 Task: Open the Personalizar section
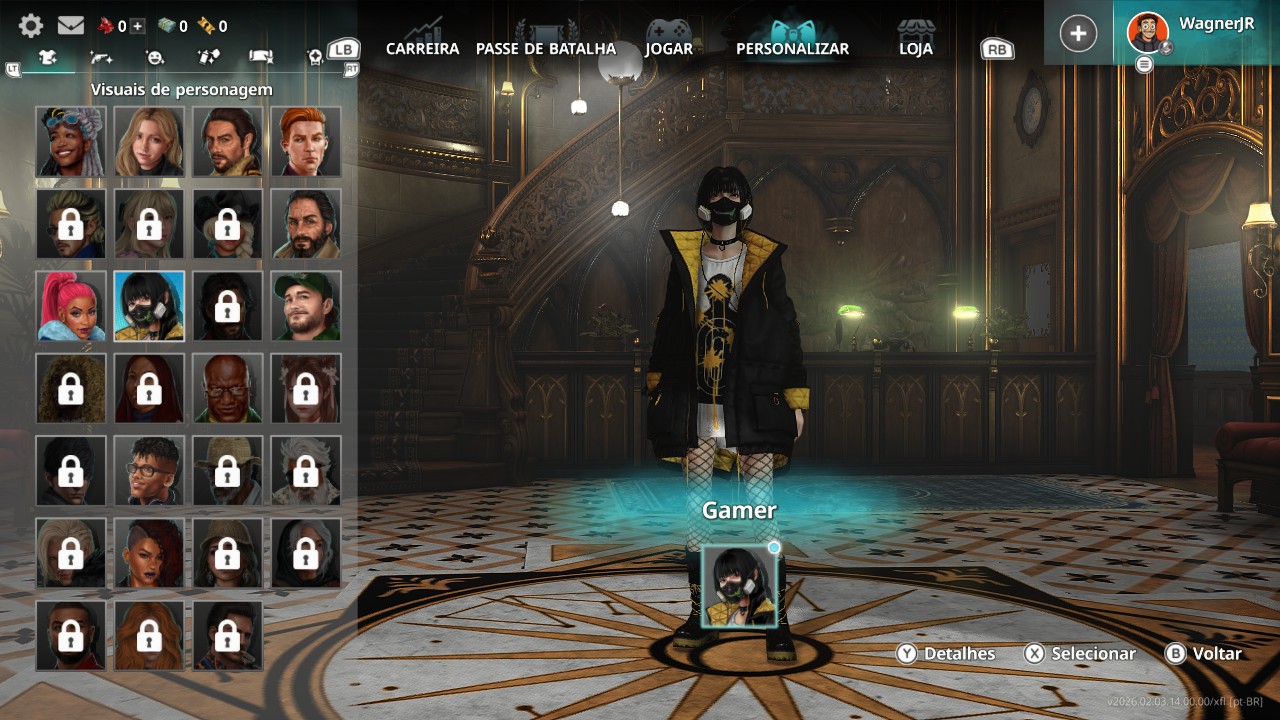click(x=792, y=48)
